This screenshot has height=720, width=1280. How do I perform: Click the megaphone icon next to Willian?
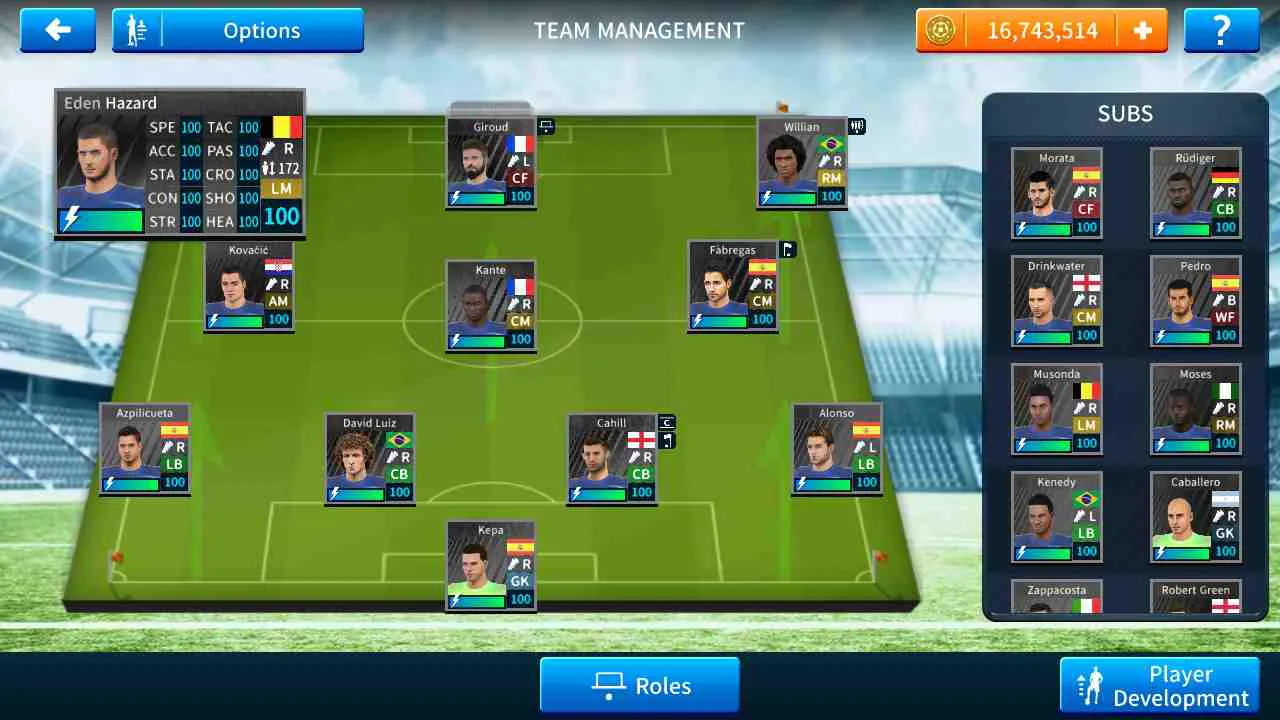pos(855,127)
